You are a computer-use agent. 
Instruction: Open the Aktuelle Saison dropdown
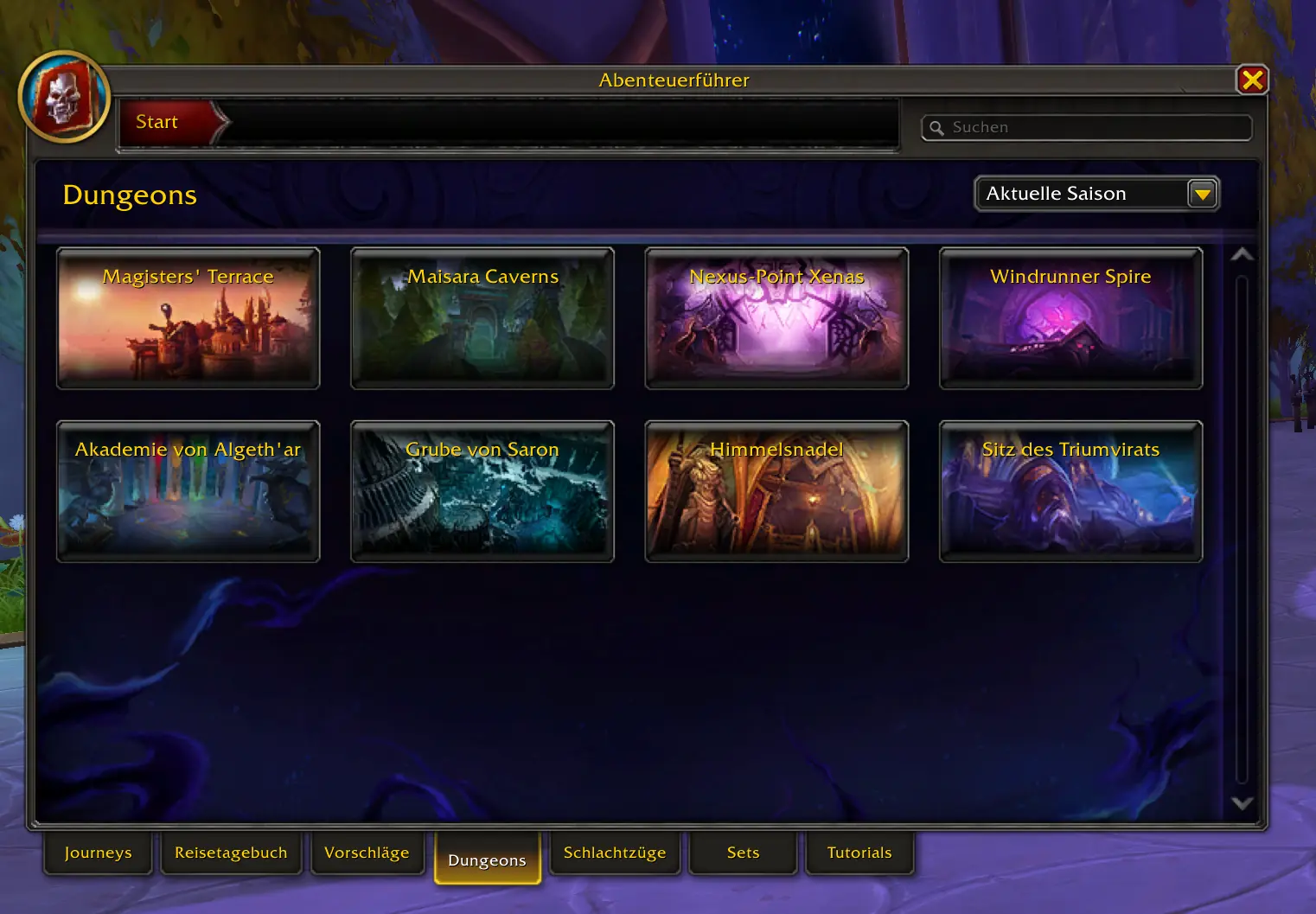click(1202, 195)
